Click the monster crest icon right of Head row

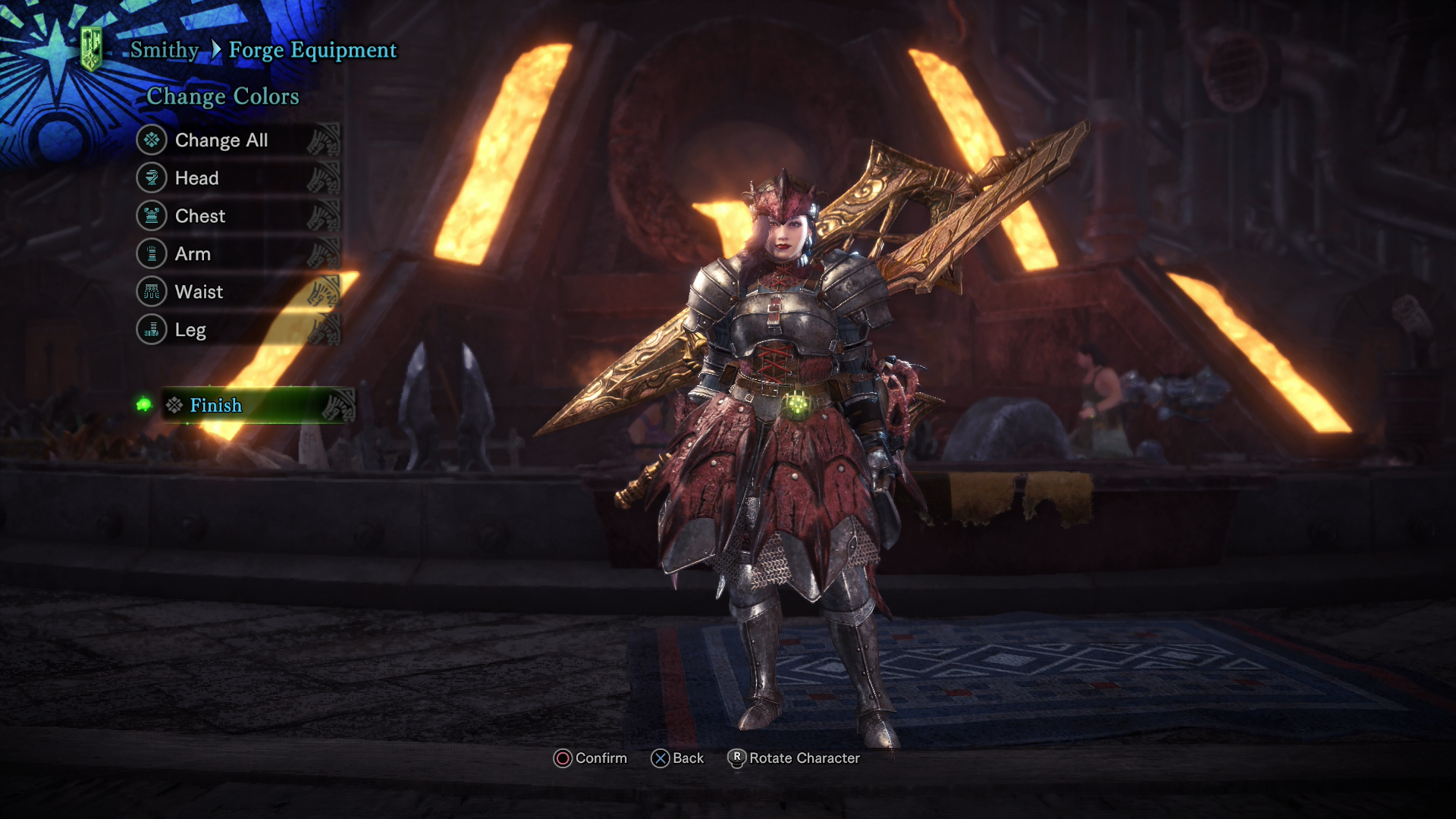coord(326,178)
